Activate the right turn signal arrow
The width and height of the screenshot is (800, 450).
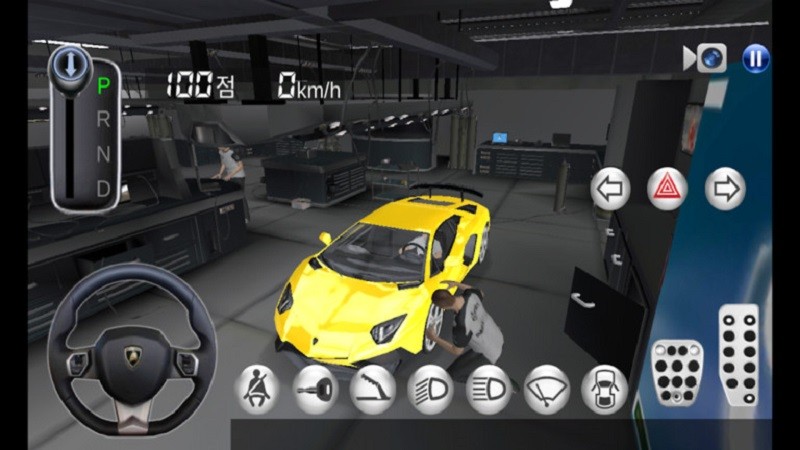725,189
